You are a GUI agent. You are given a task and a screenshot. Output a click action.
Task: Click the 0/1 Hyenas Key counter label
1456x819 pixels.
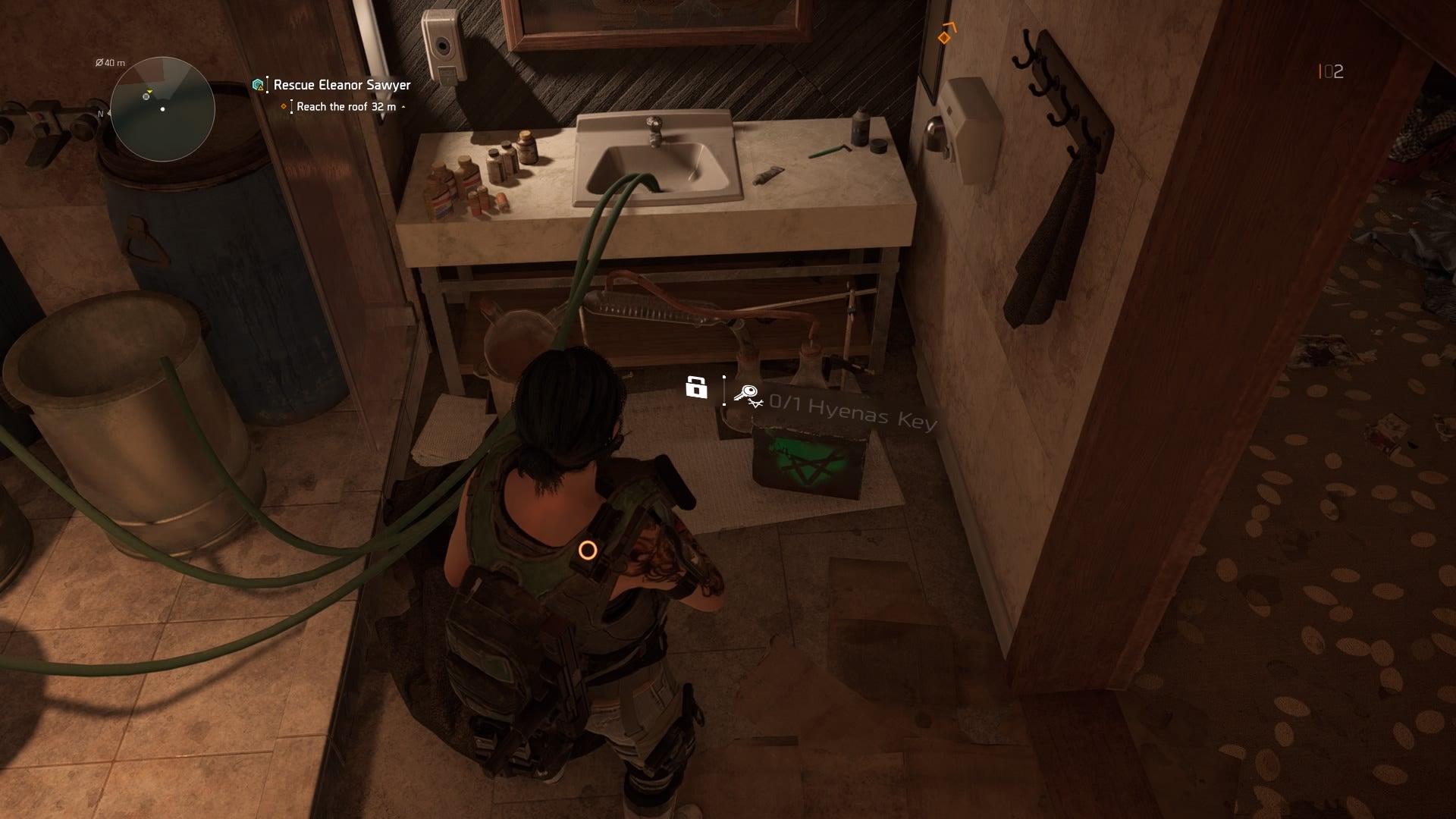(851, 410)
